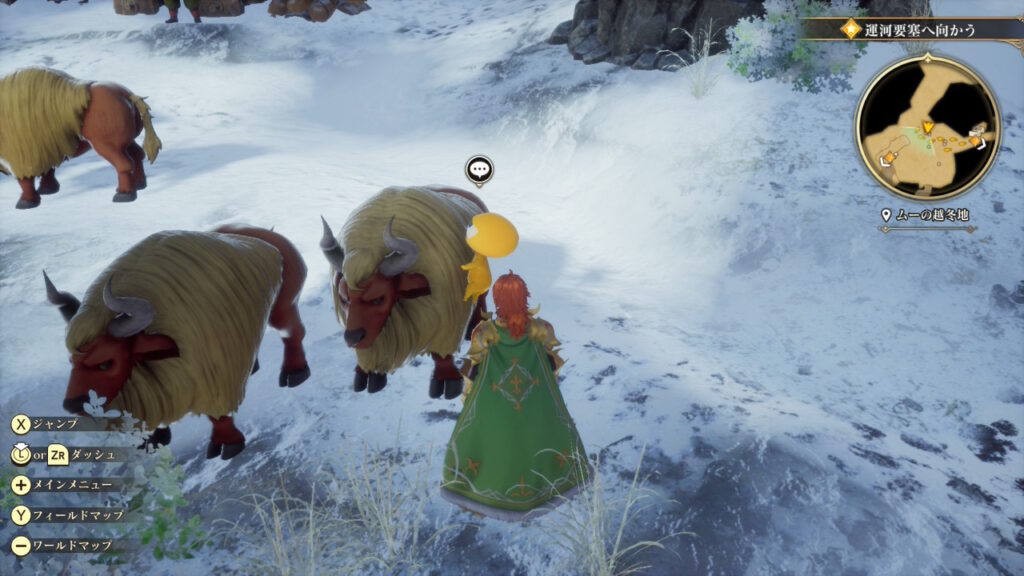Open the フィールドマップ option

click(70, 515)
